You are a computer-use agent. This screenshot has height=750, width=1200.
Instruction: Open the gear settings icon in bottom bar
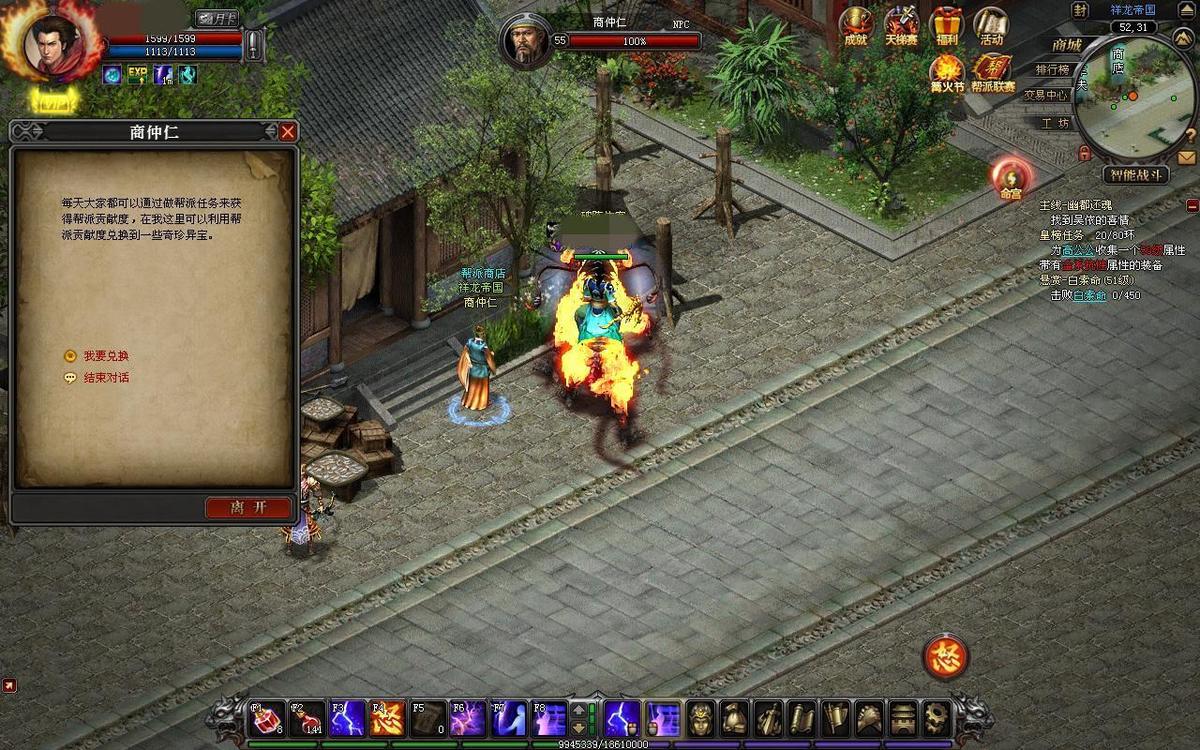pyautogui.click(x=935, y=718)
